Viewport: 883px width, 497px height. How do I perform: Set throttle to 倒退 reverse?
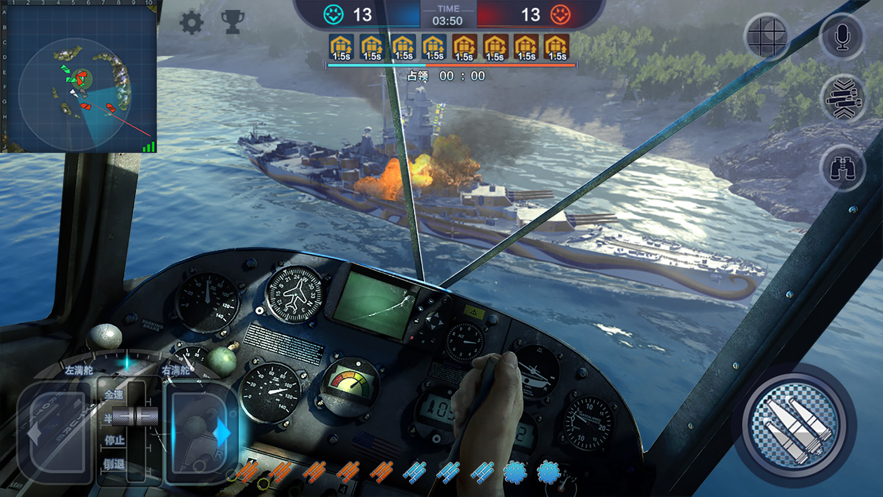click(x=115, y=465)
